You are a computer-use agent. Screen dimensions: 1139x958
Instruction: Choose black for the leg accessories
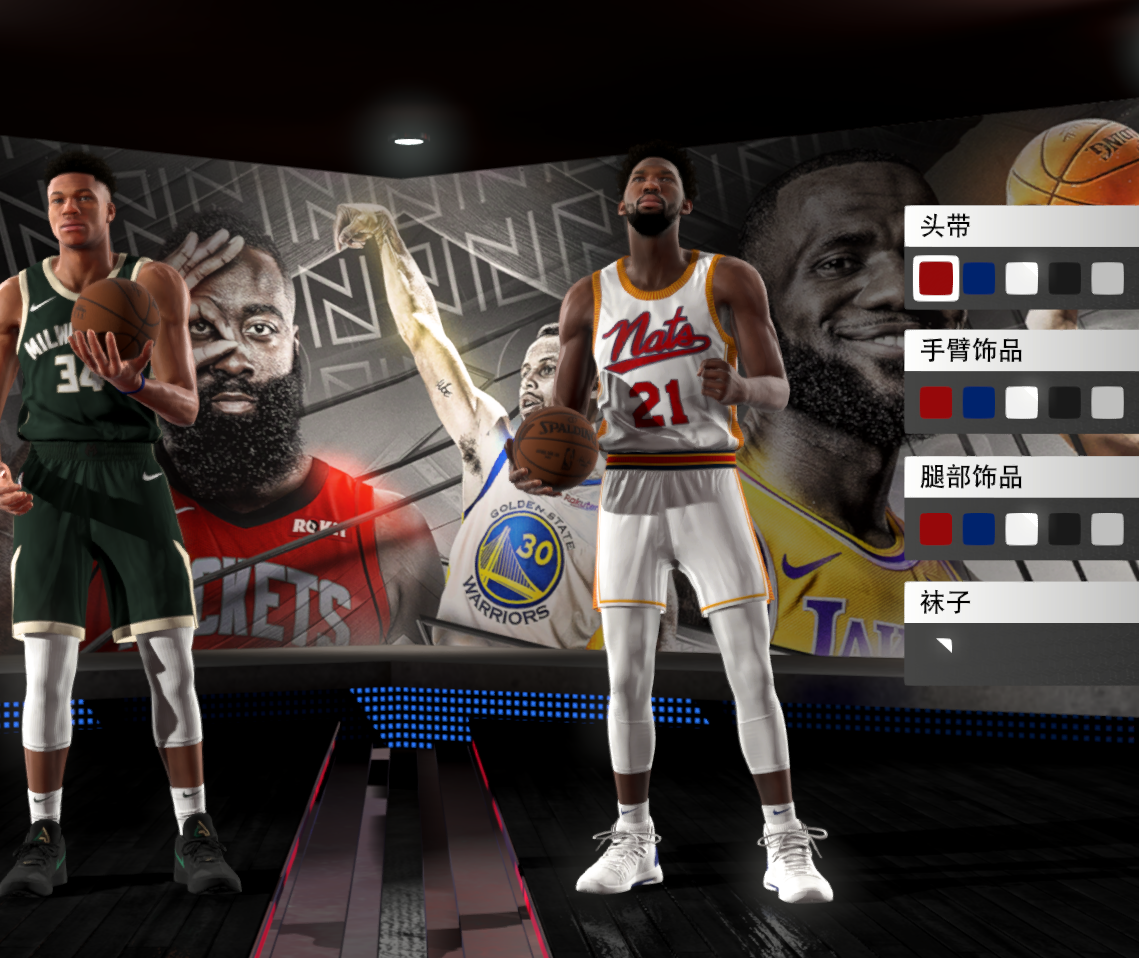click(1065, 529)
